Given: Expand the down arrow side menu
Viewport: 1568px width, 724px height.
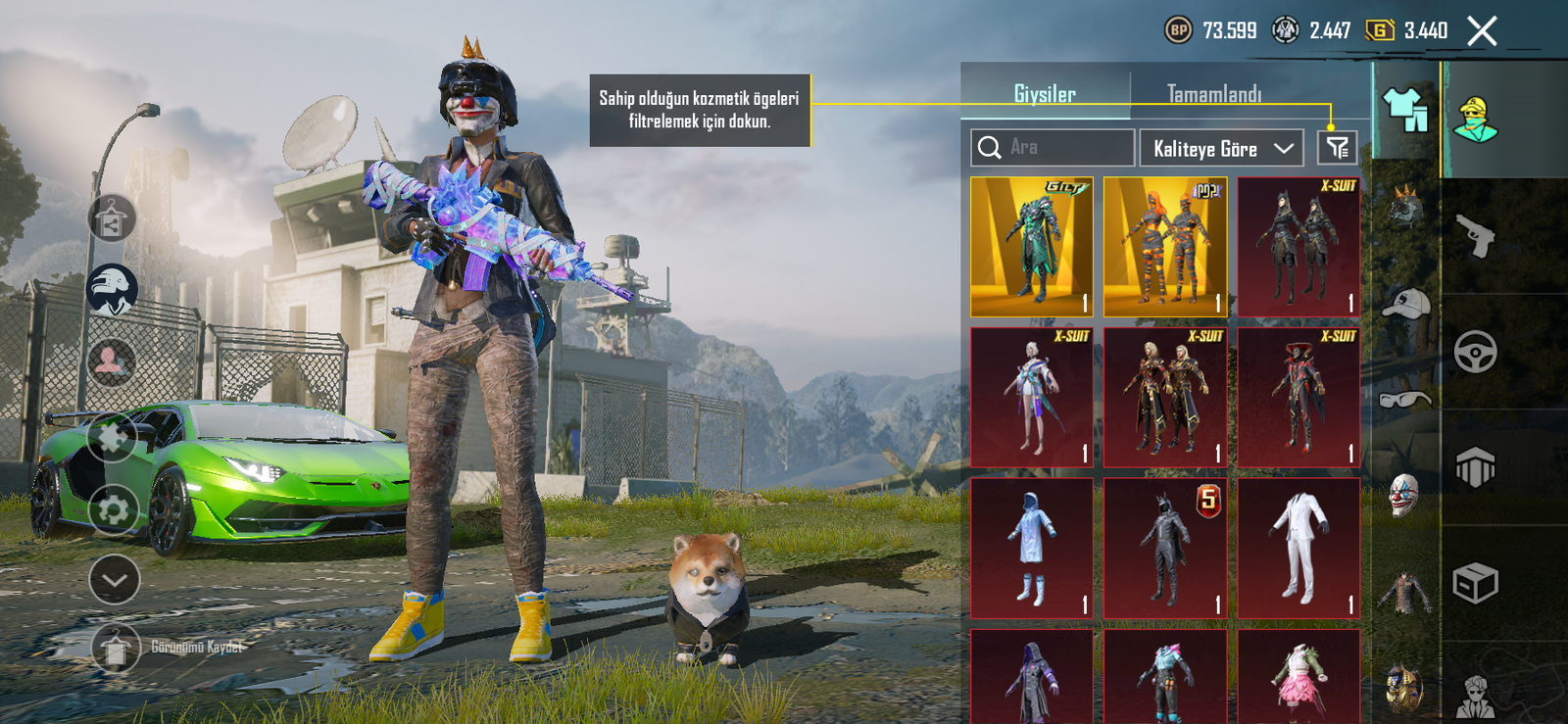Looking at the screenshot, I should [115, 580].
